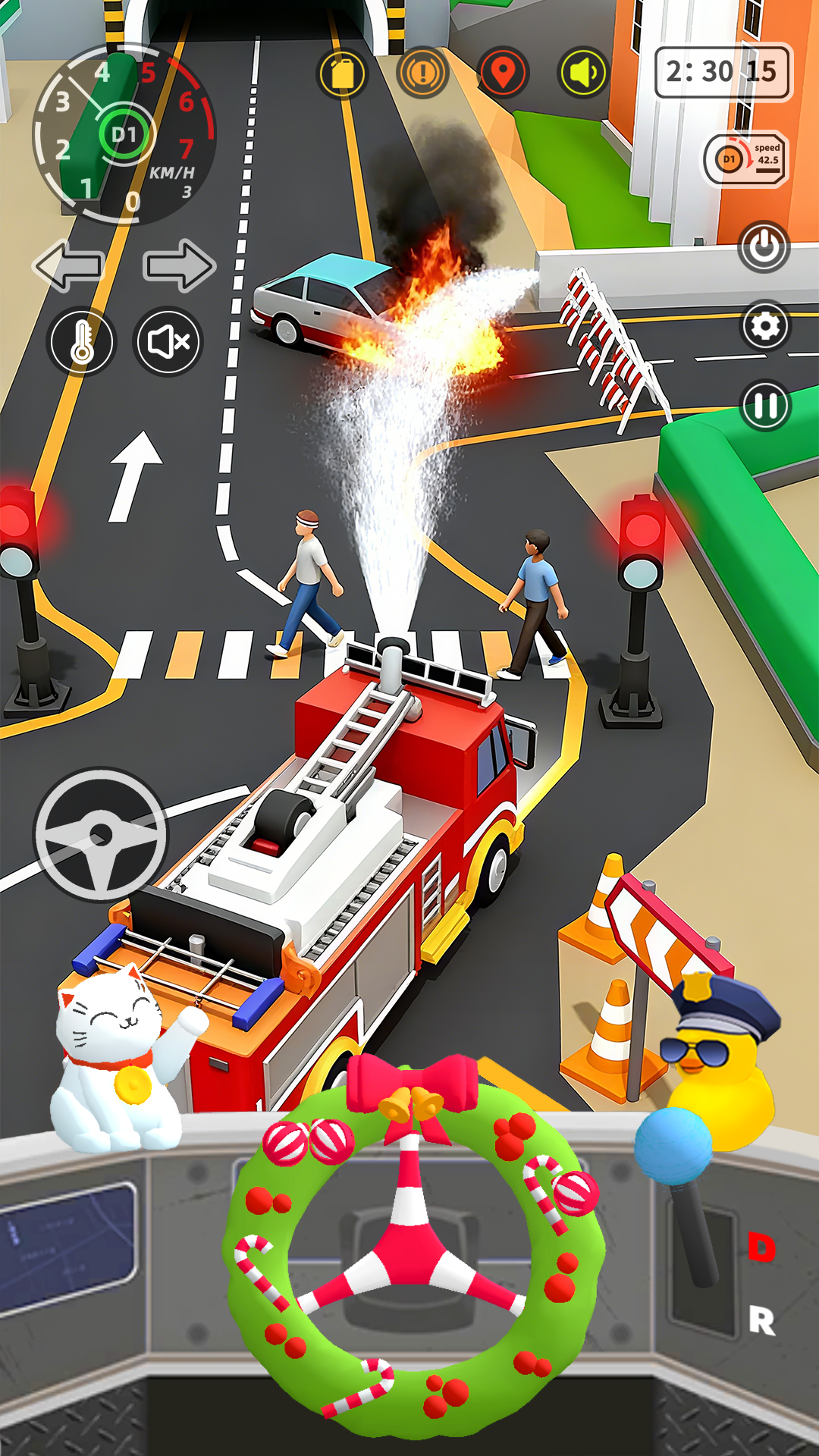Open the red map location pin

[x=503, y=74]
